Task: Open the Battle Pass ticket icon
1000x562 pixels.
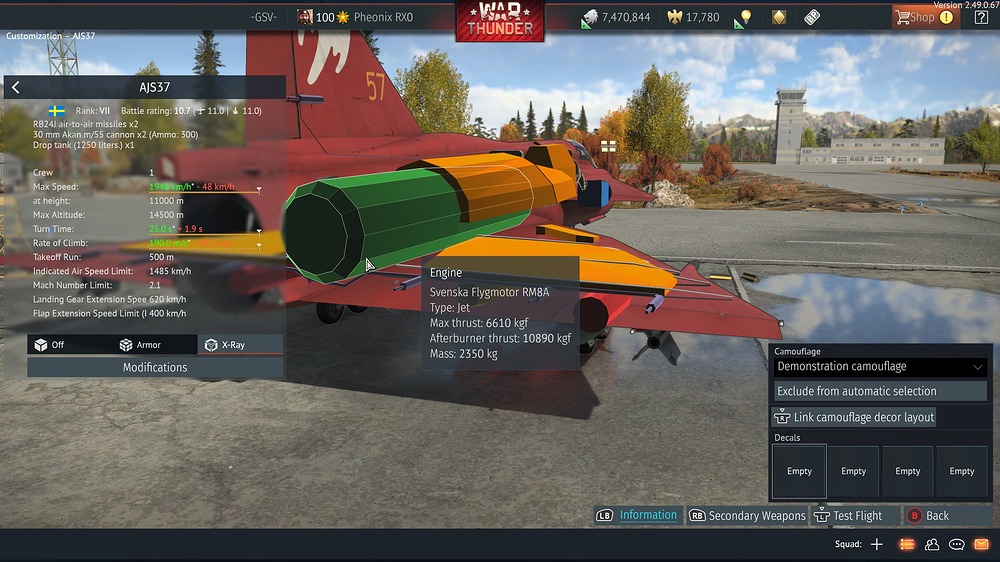Action: click(811, 17)
